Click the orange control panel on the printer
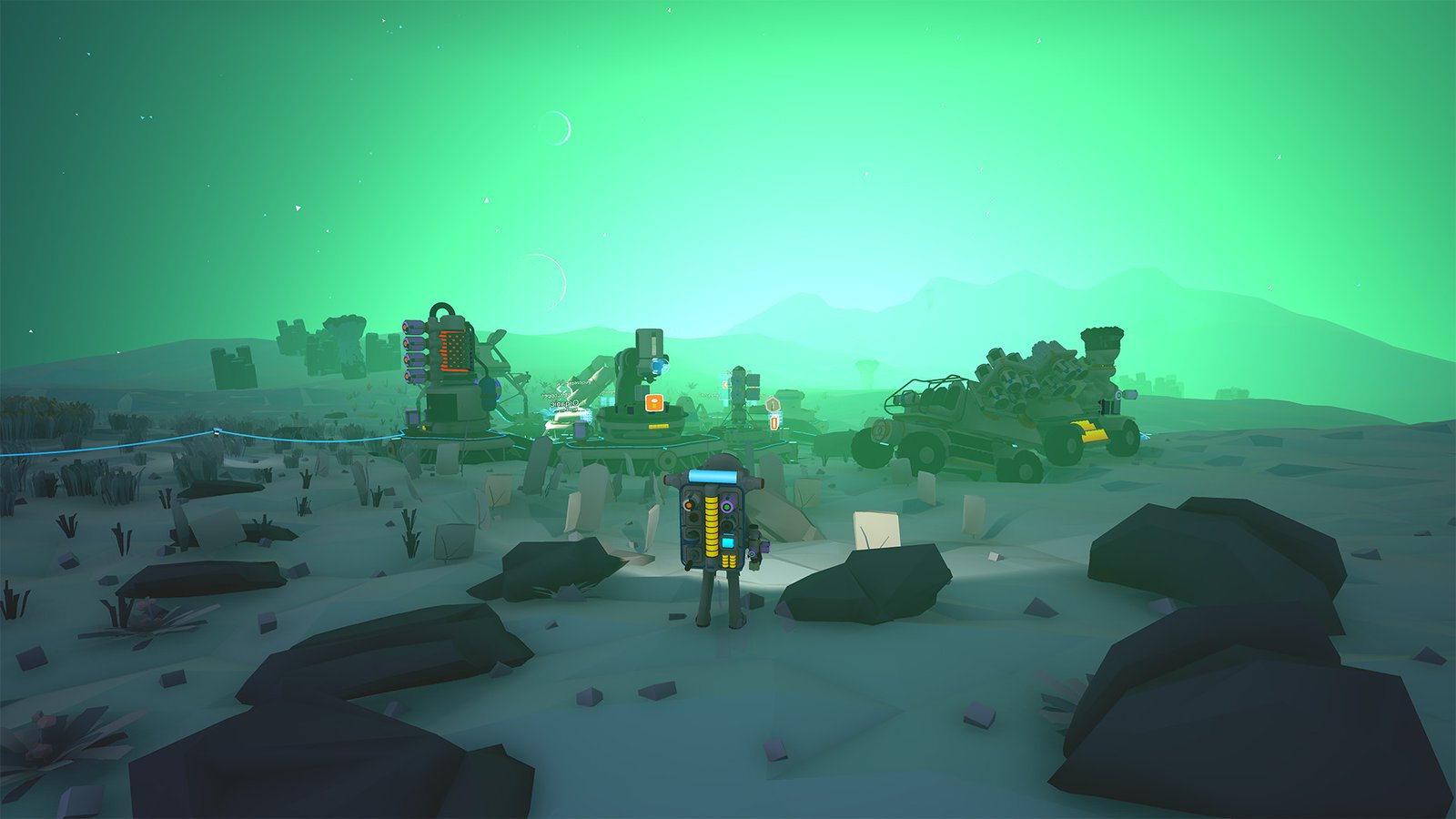 pos(653,402)
